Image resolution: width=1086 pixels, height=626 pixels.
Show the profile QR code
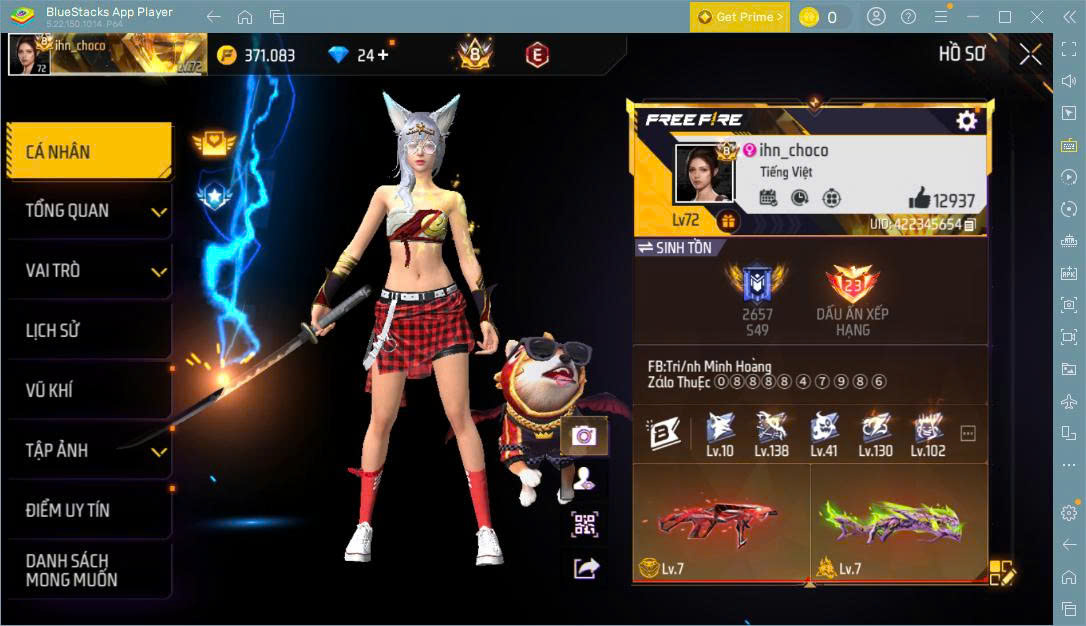point(585,524)
